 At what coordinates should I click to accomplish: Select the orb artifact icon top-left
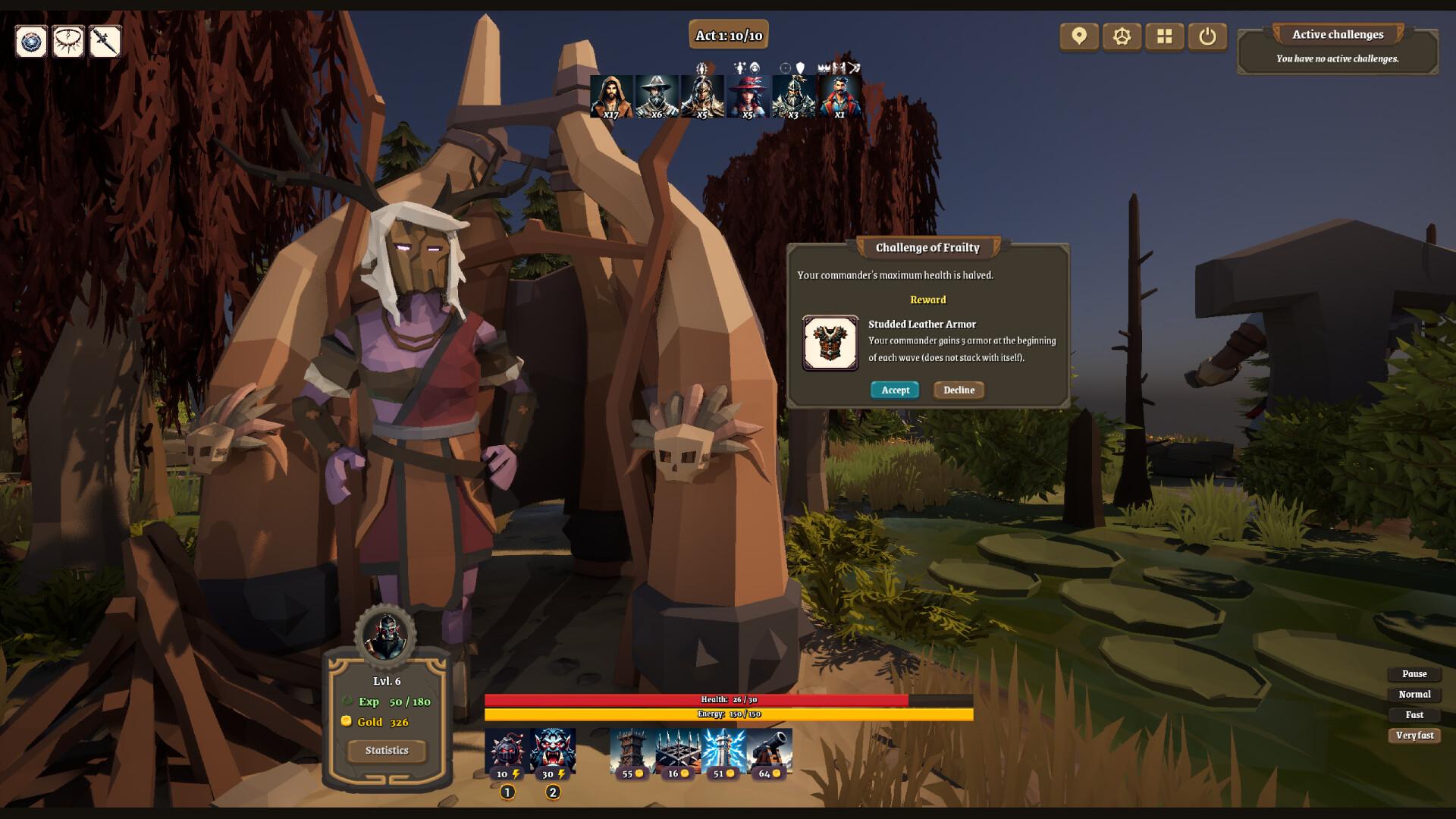click(x=30, y=42)
